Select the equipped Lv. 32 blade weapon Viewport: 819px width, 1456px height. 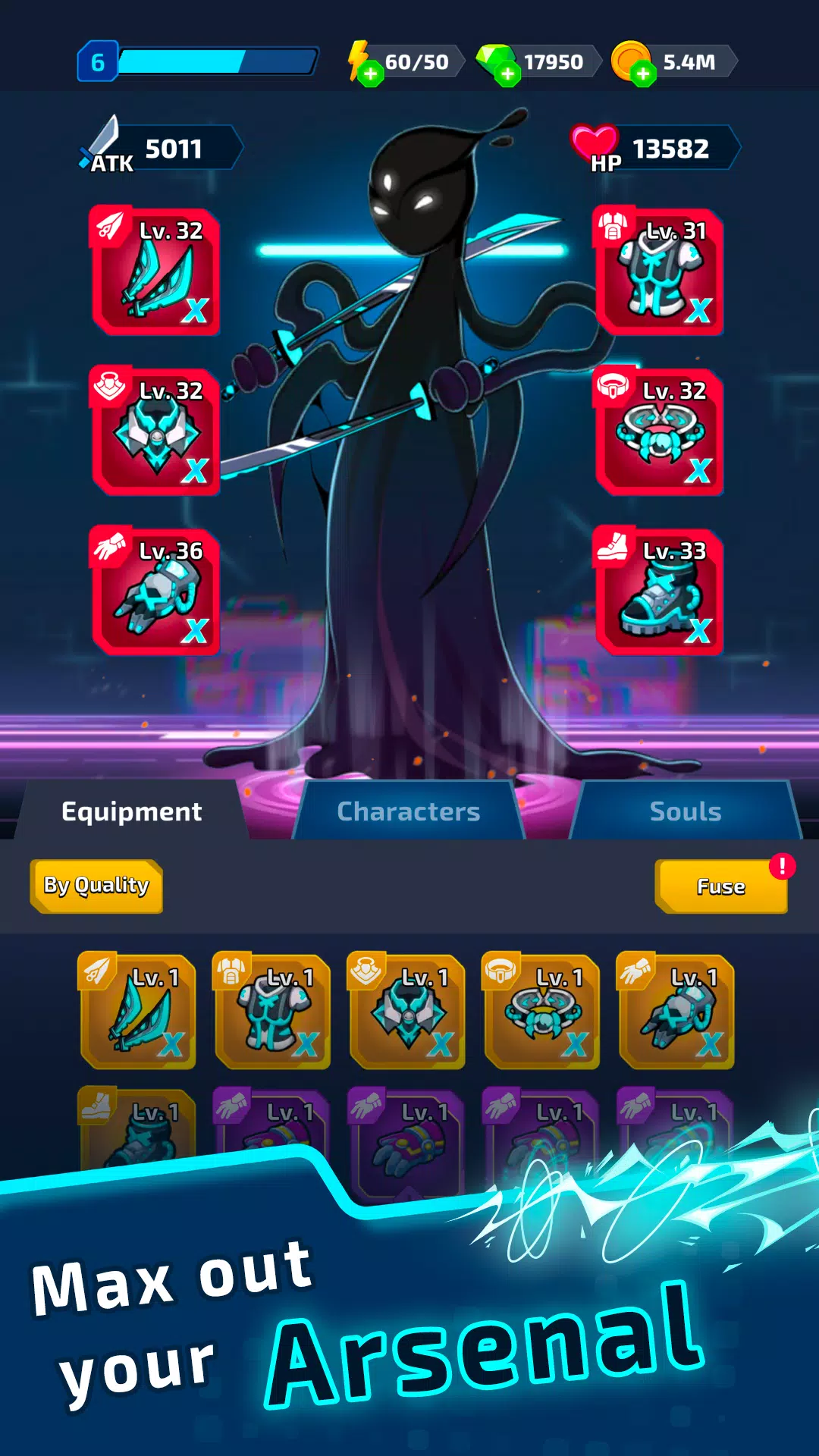click(156, 271)
